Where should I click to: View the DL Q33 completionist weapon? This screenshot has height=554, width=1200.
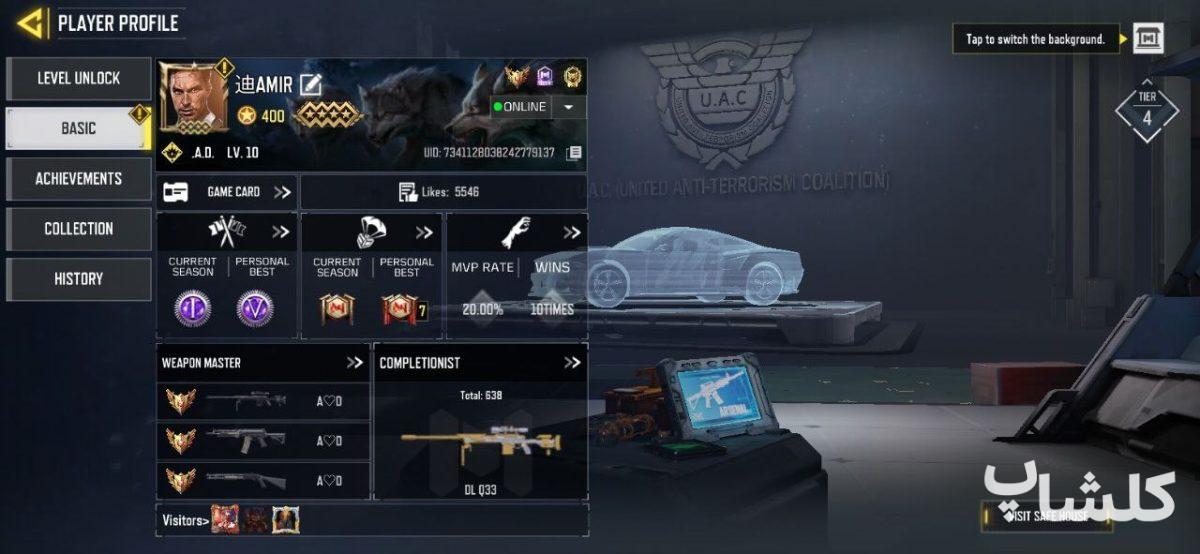click(x=480, y=445)
